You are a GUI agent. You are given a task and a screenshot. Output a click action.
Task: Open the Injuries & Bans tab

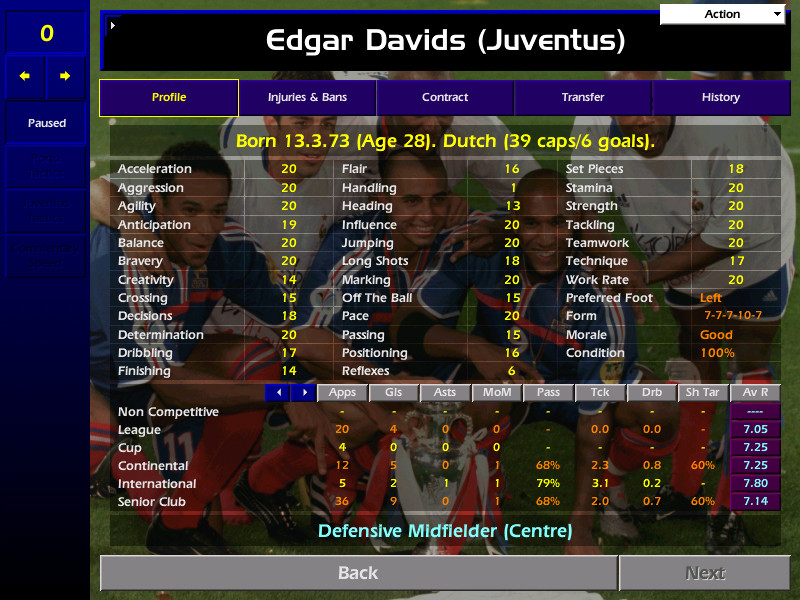(x=307, y=98)
